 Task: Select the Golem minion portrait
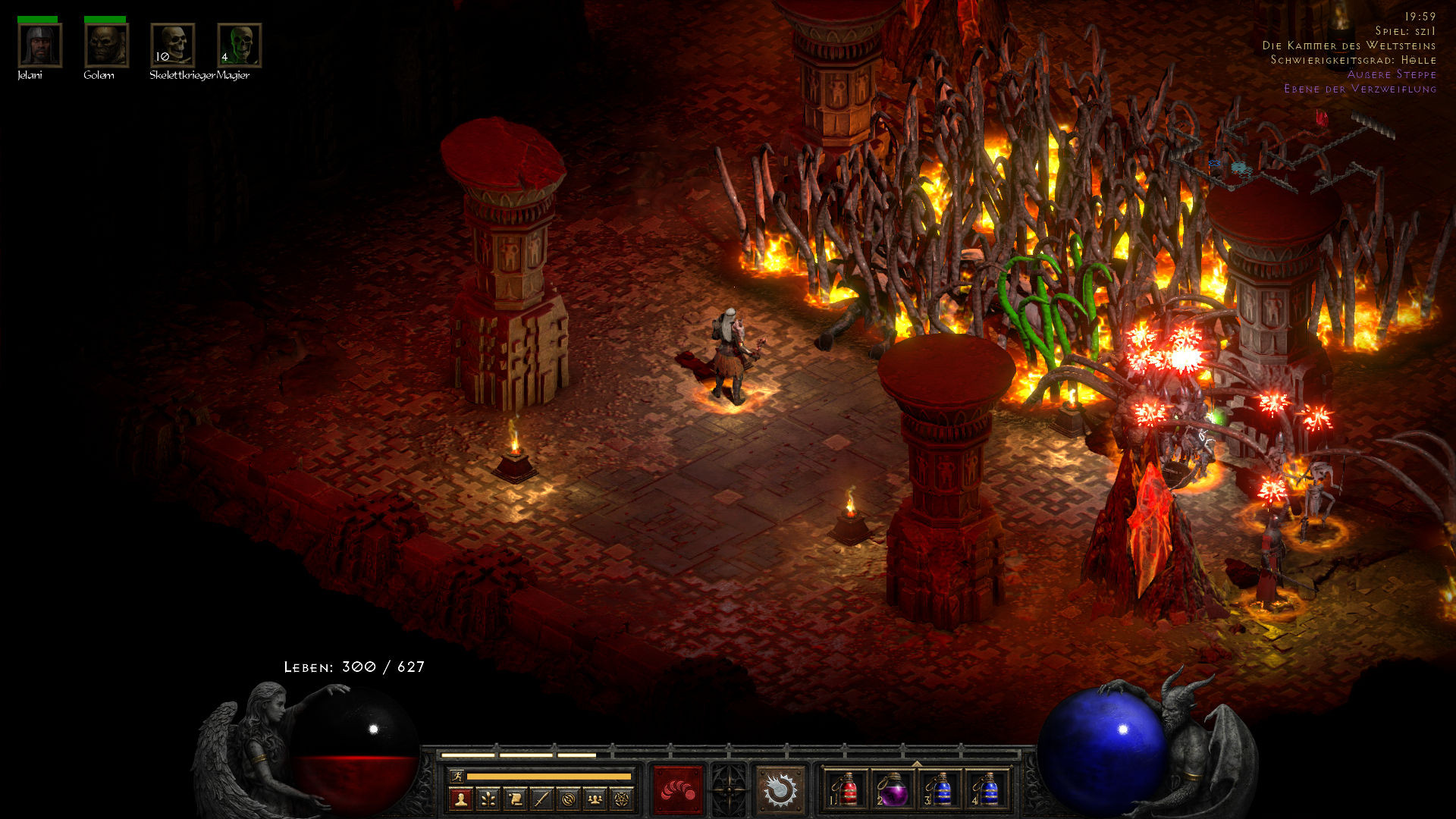click(106, 45)
